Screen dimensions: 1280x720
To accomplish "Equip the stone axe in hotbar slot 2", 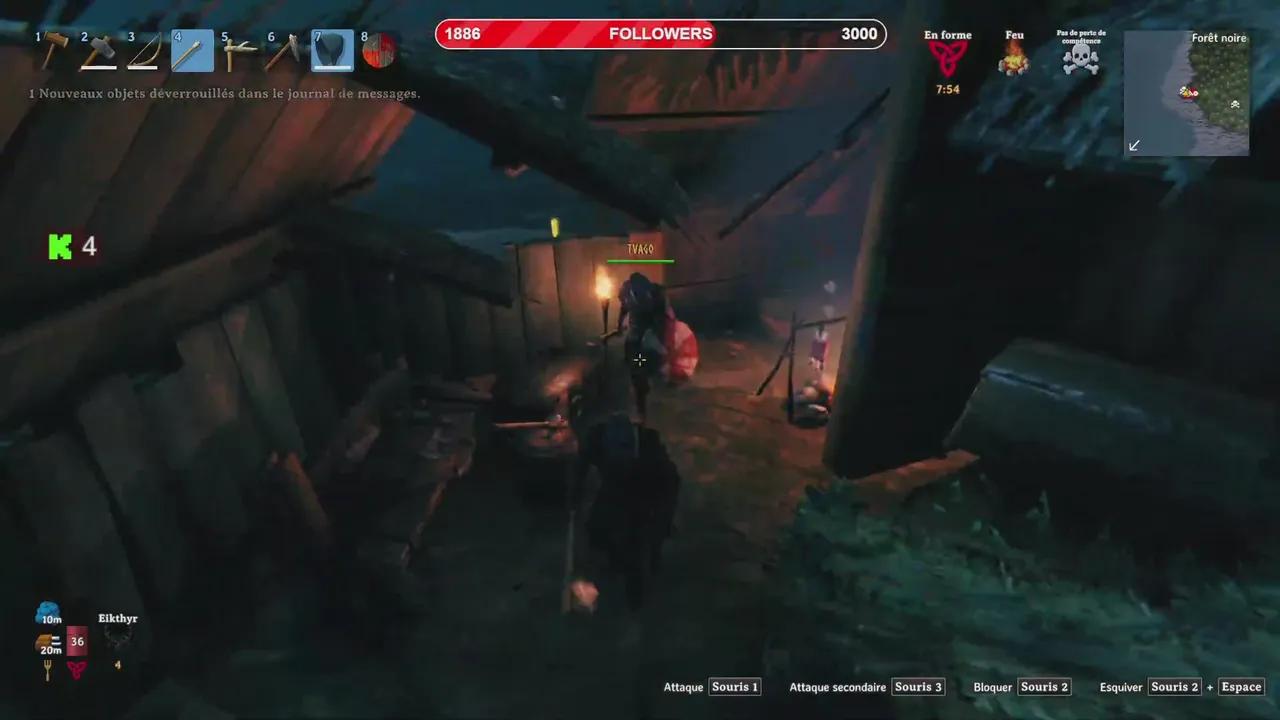I will [97, 50].
